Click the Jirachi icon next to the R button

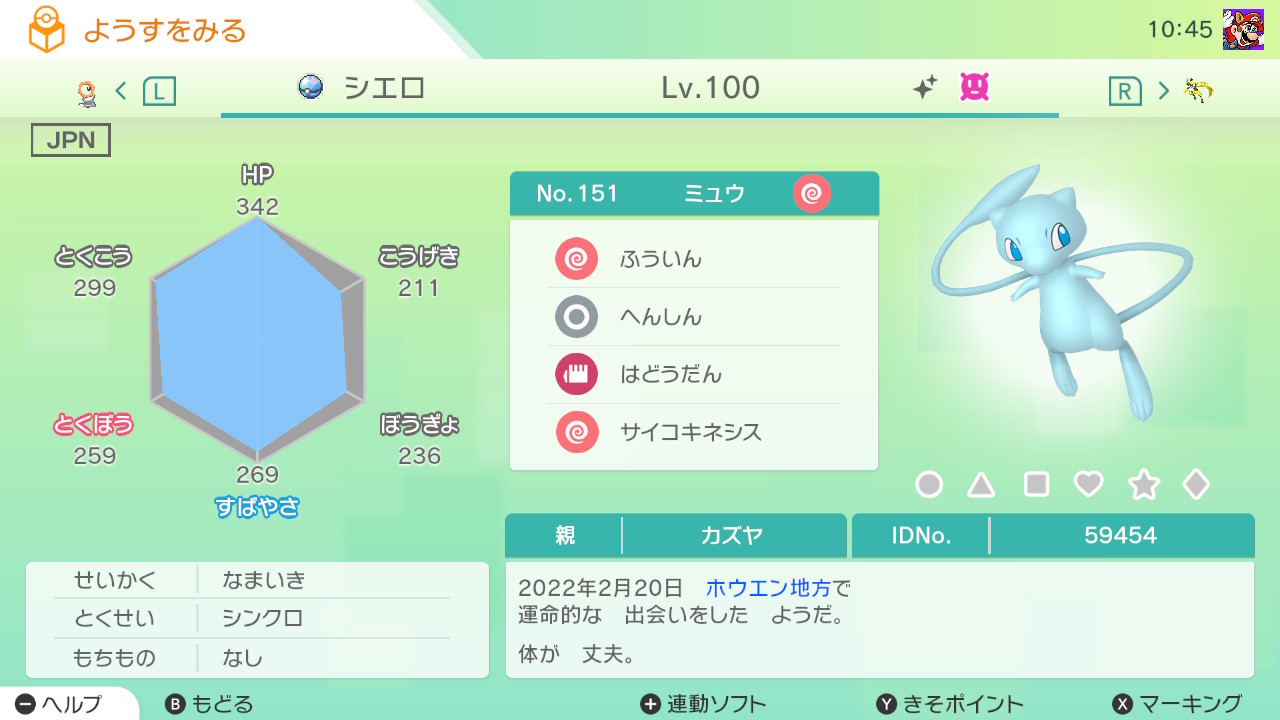pos(1198,88)
